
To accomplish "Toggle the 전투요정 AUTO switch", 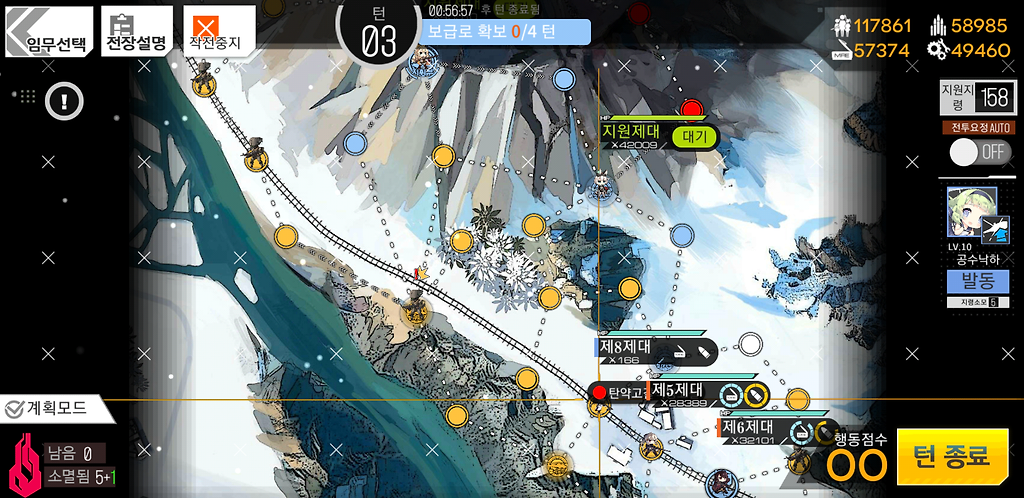I will coord(979,152).
